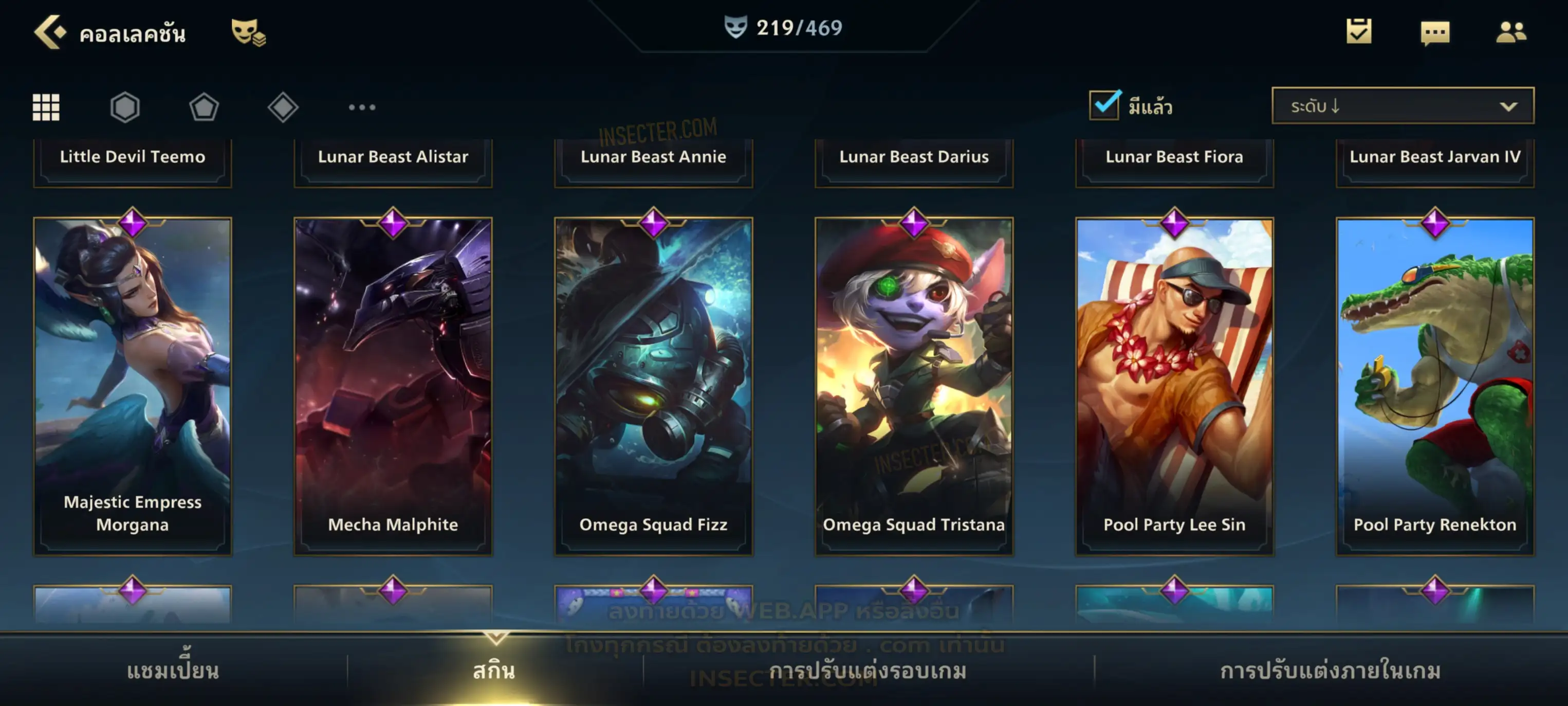Go back from the collection screen
The height and width of the screenshot is (706, 1568).
coord(50,32)
